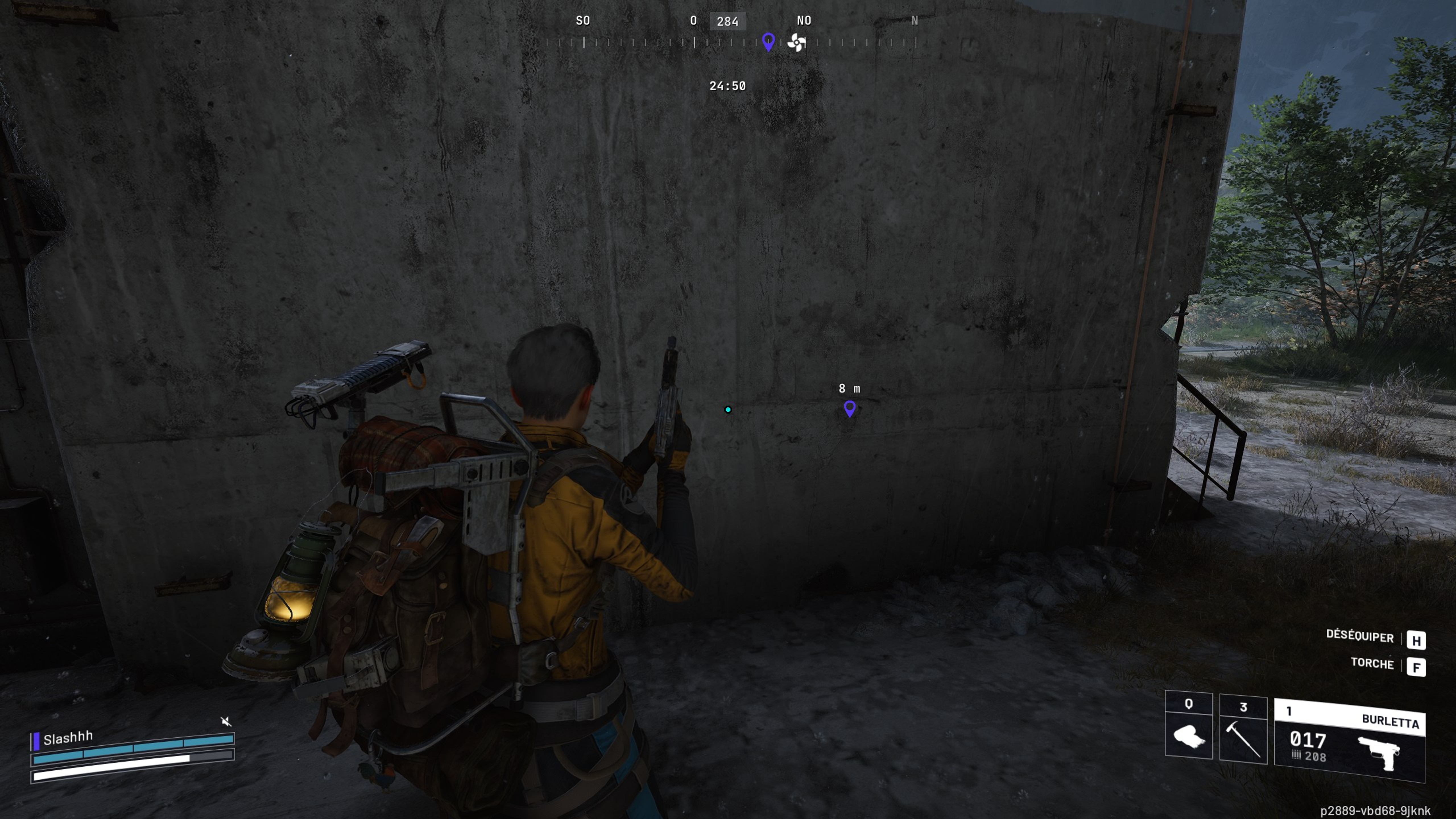Image resolution: width=1456 pixels, height=819 pixels.
Task: Open the compass heading indicator showing 284
Action: [729, 22]
